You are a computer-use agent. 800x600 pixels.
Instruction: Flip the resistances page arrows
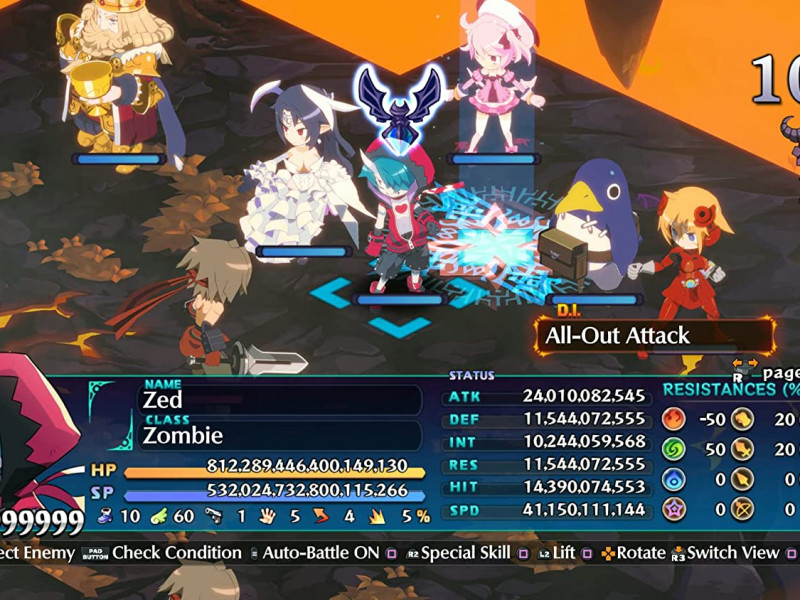745,364
